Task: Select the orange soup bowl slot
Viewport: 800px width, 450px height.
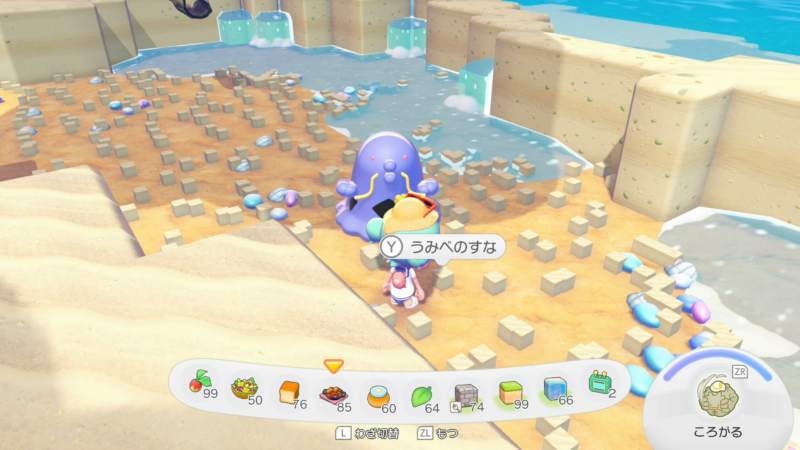Action: (x=377, y=394)
